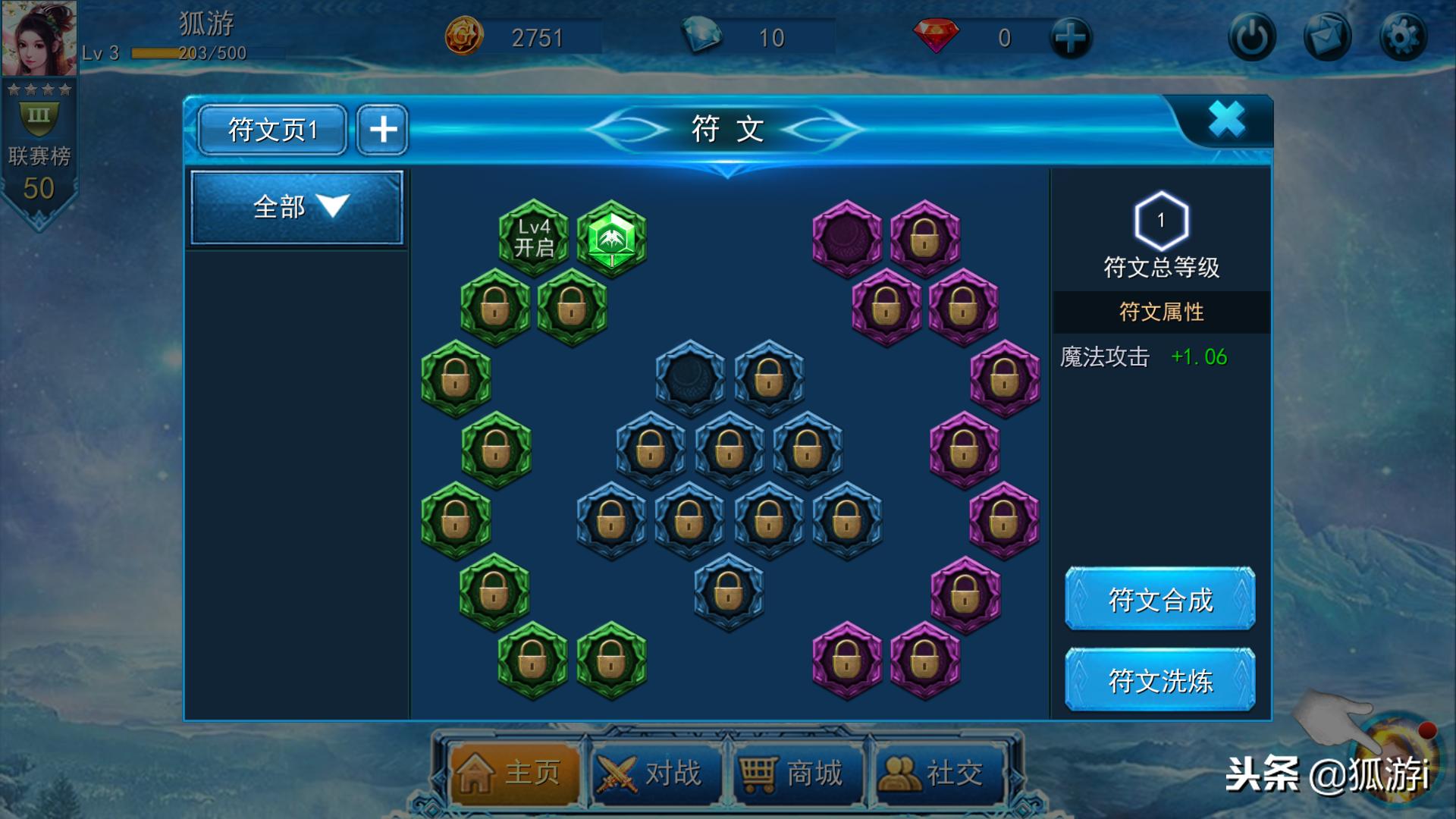The height and width of the screenshot is (819, 1456).
Task: Open the 全部 filter dropdown
Action: tap(296, 206)
